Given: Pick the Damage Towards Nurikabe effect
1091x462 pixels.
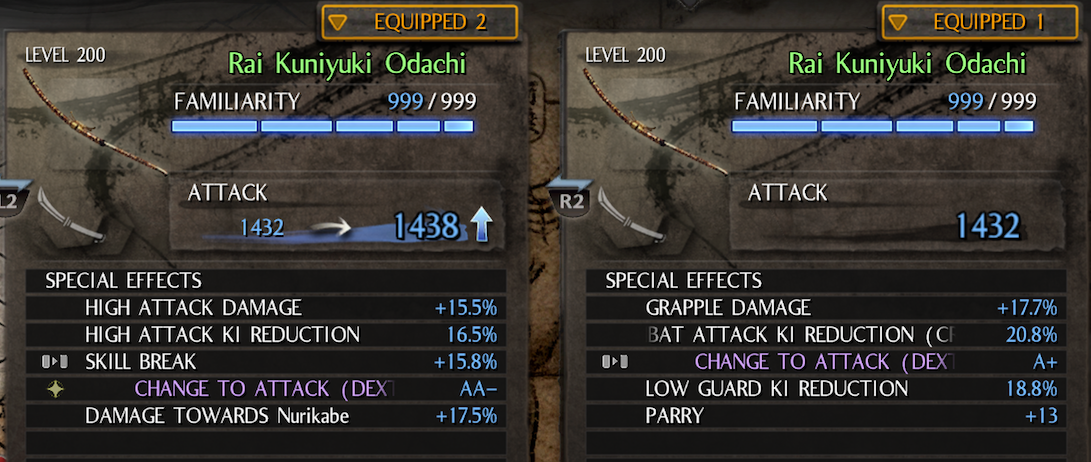Looking at the screenshot, I should point(264,415).
